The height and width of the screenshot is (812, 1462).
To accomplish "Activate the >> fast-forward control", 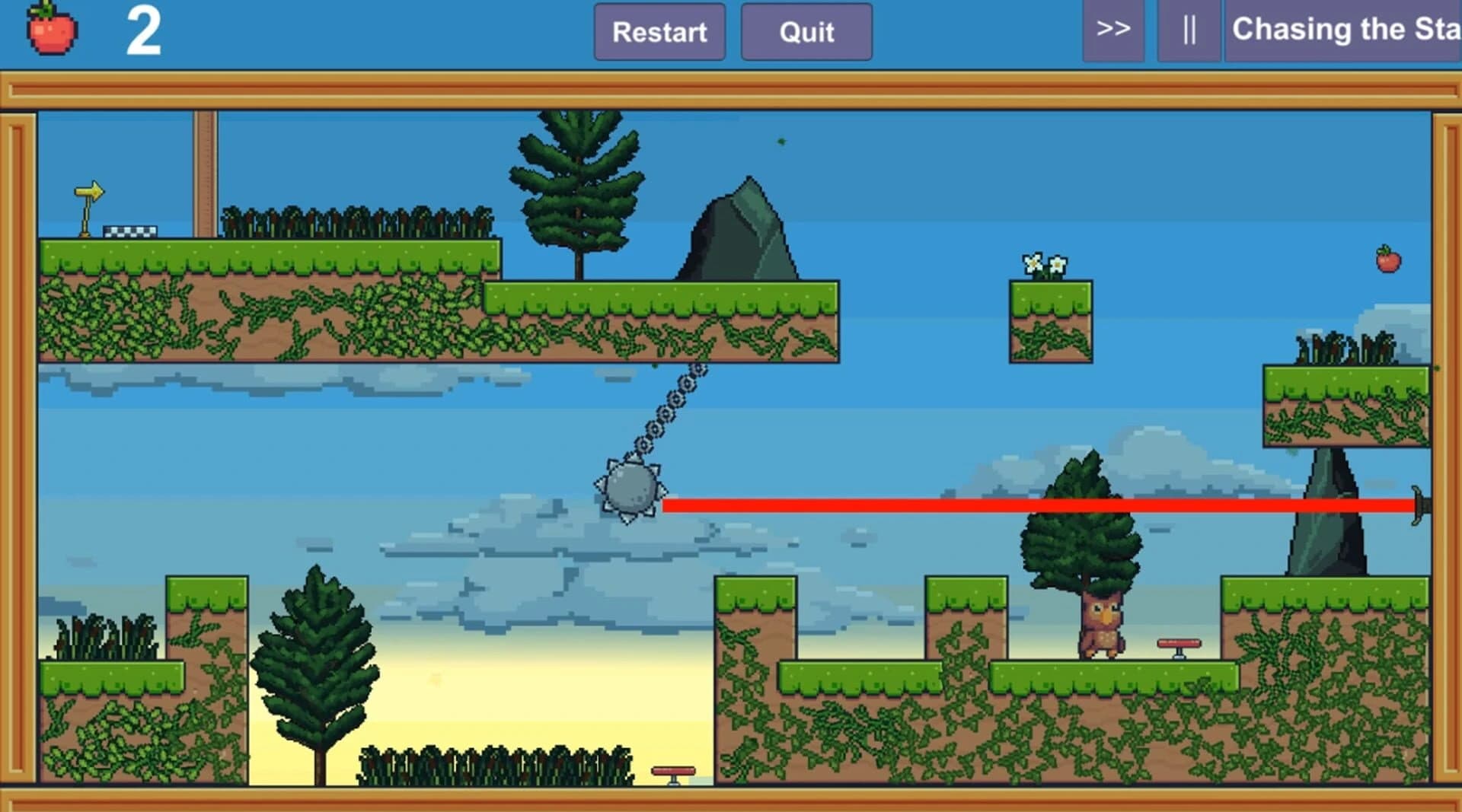I will tap(1114, 31).
